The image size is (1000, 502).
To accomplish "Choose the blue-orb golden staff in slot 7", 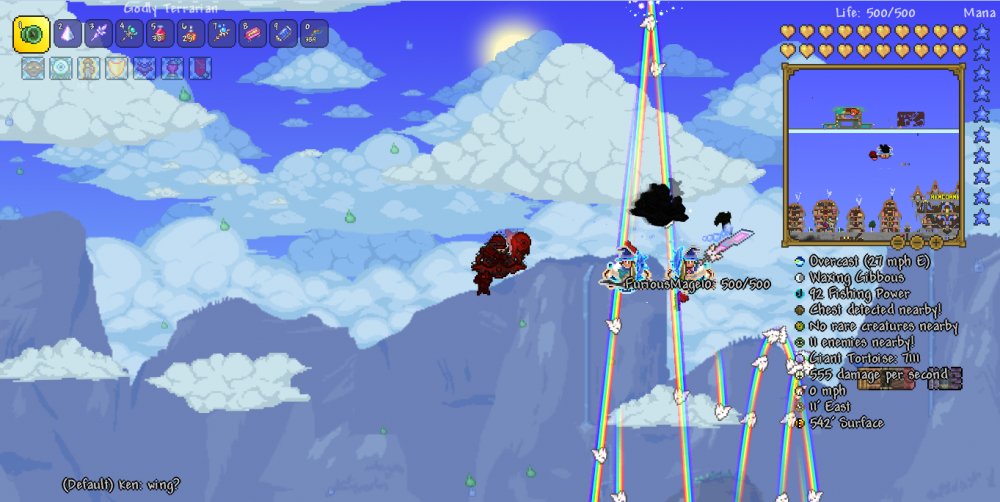I will pos(221,34).
